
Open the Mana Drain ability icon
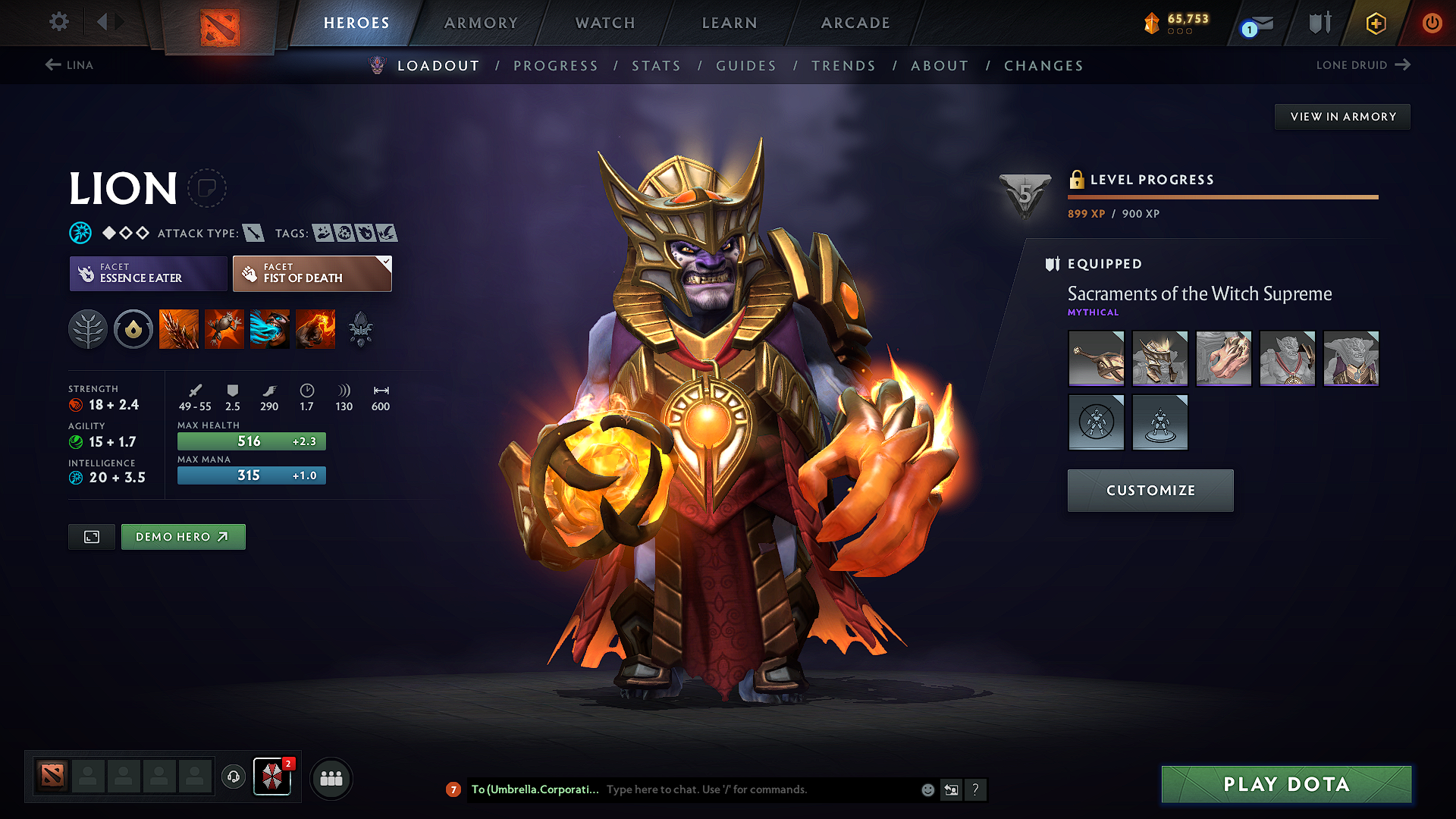coord(270,328)
